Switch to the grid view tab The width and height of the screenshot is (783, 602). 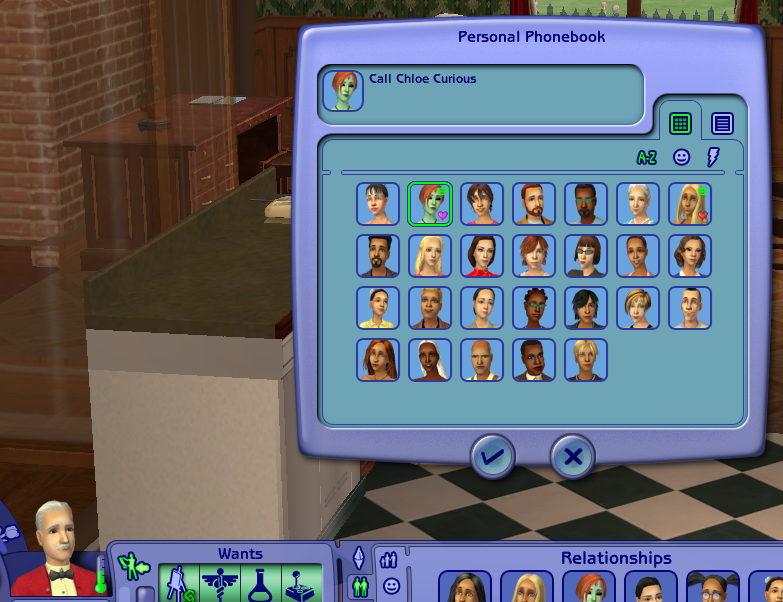coord(680,124)
